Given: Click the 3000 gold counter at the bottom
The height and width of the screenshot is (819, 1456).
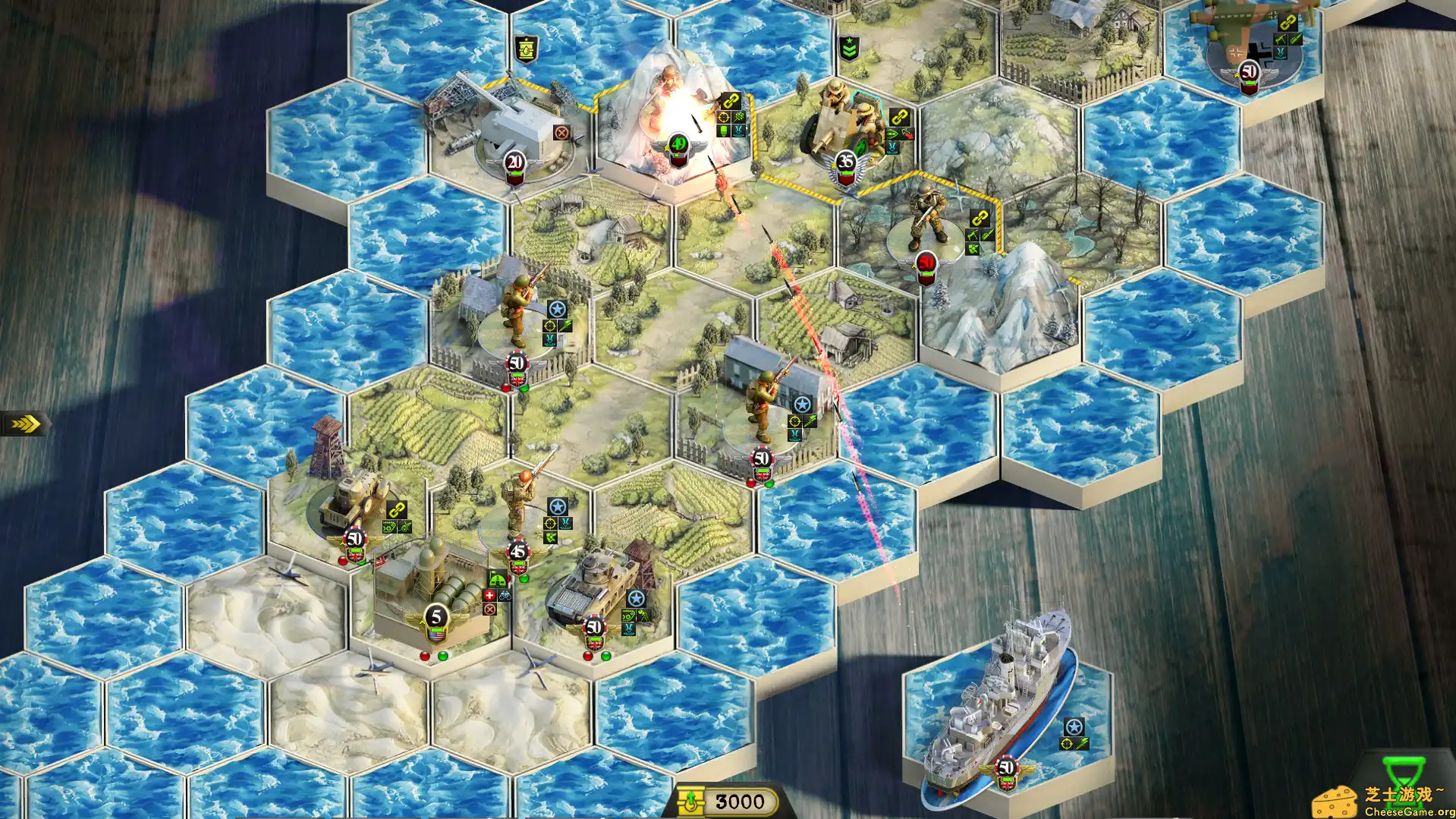Looking at the screenshot, I should (x=740, y=800).
